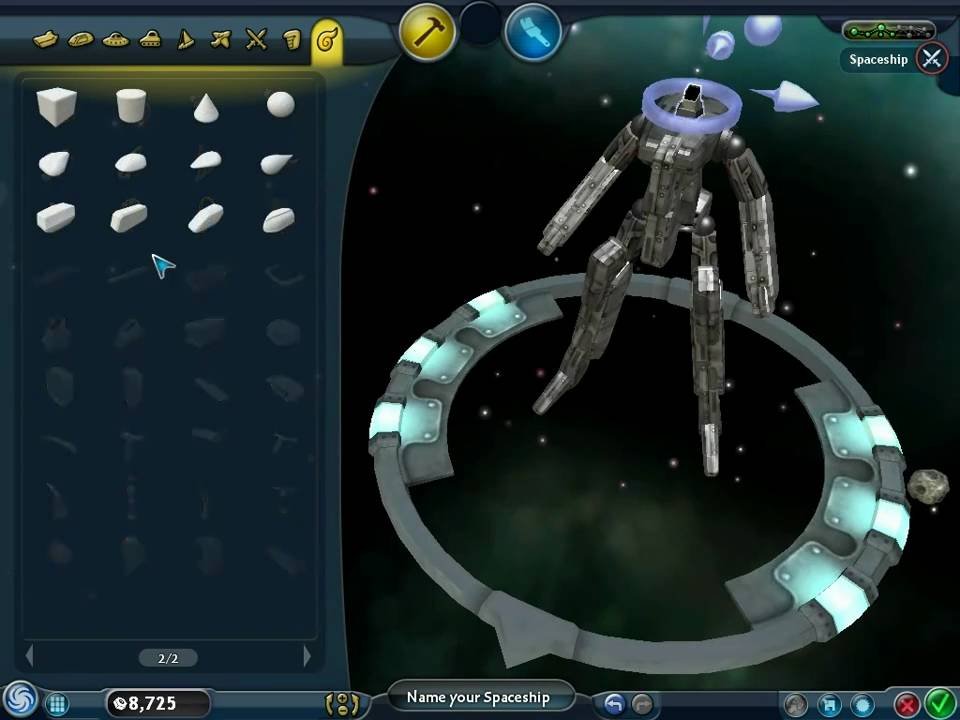The image size is (960, 720).
Task: Click the Spaceship crossed-swords type button
Action: coord(932,58)
